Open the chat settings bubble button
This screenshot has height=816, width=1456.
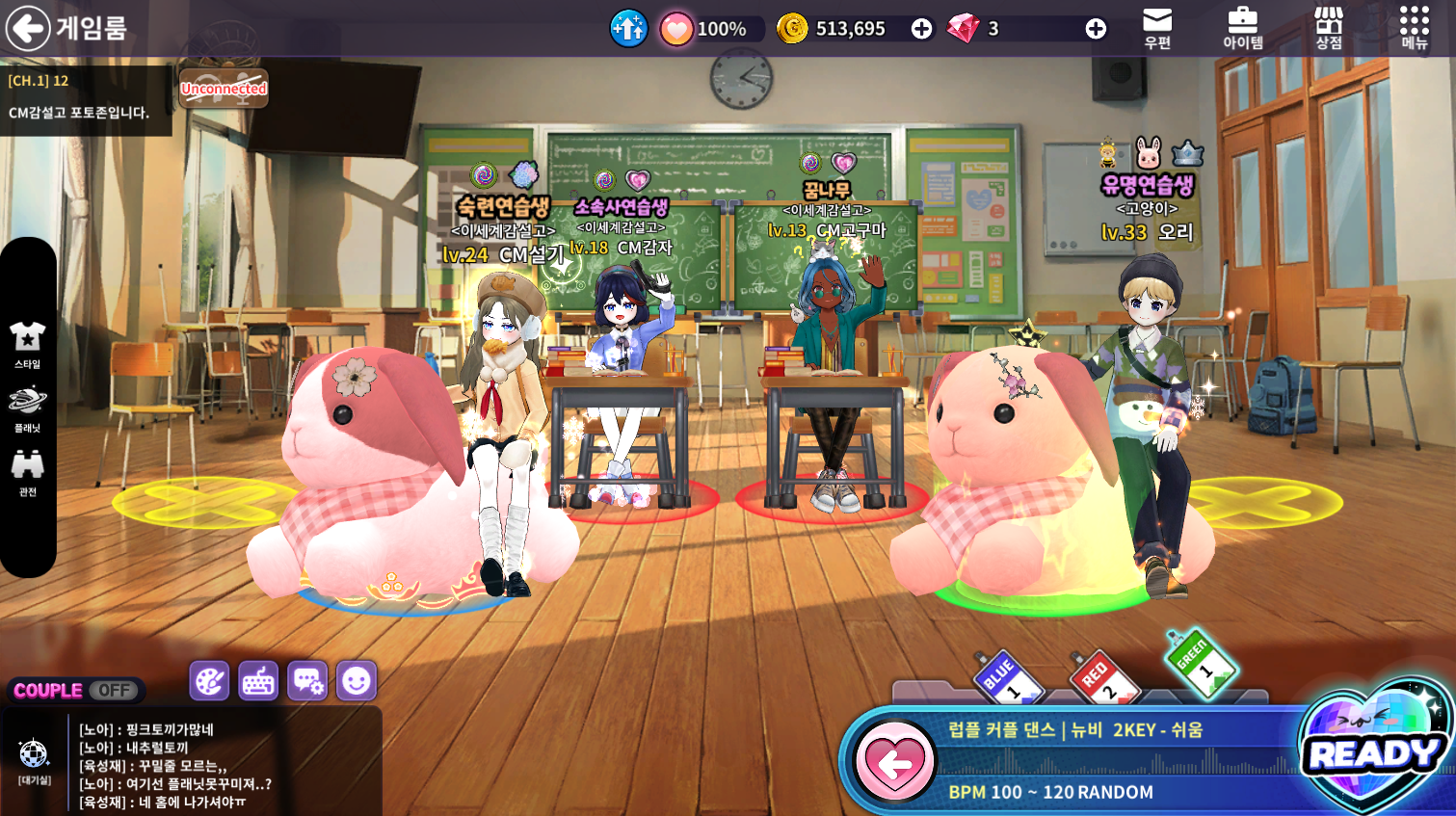click(307, 681)
